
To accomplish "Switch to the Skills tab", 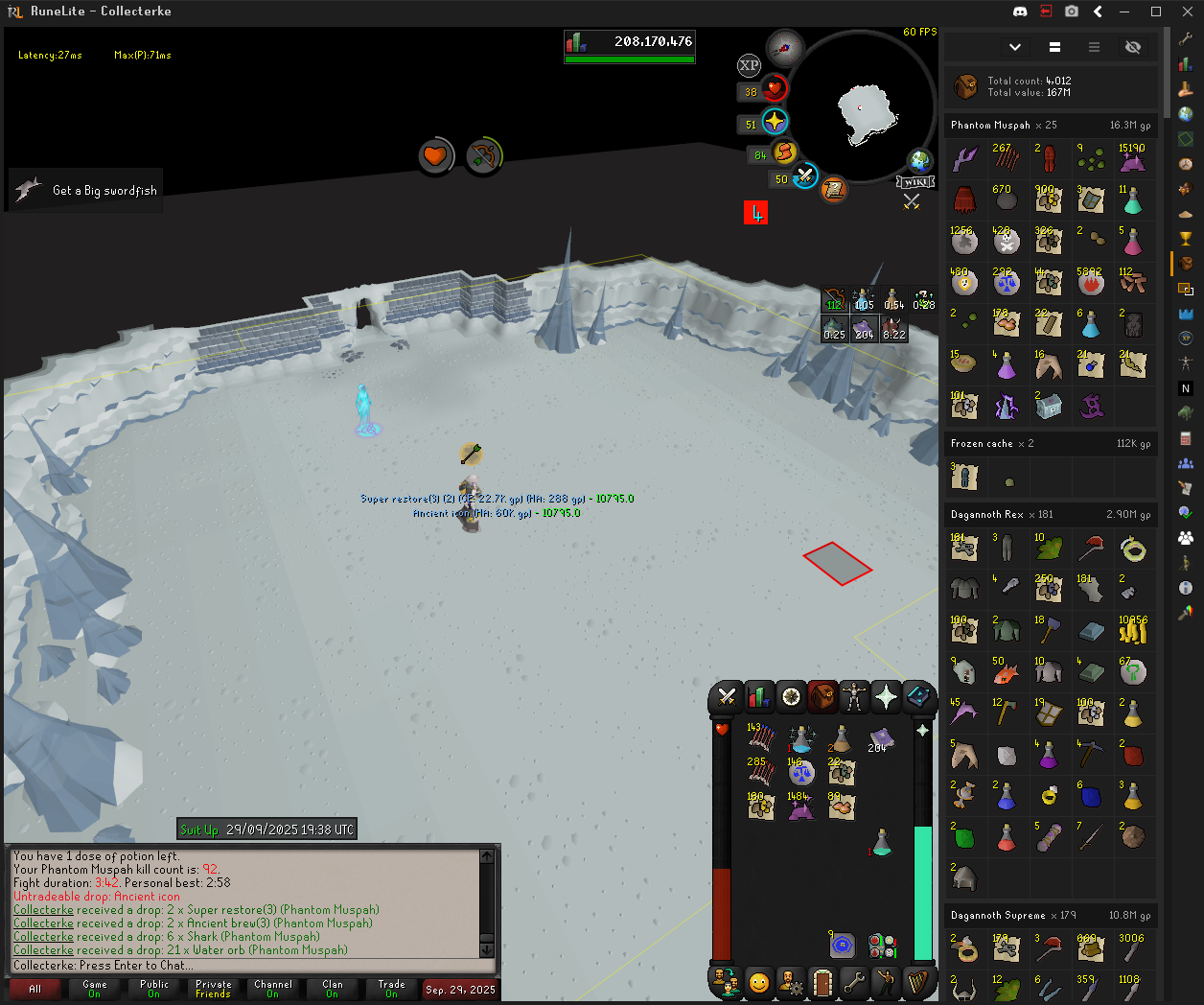I will tap(758, 697).
